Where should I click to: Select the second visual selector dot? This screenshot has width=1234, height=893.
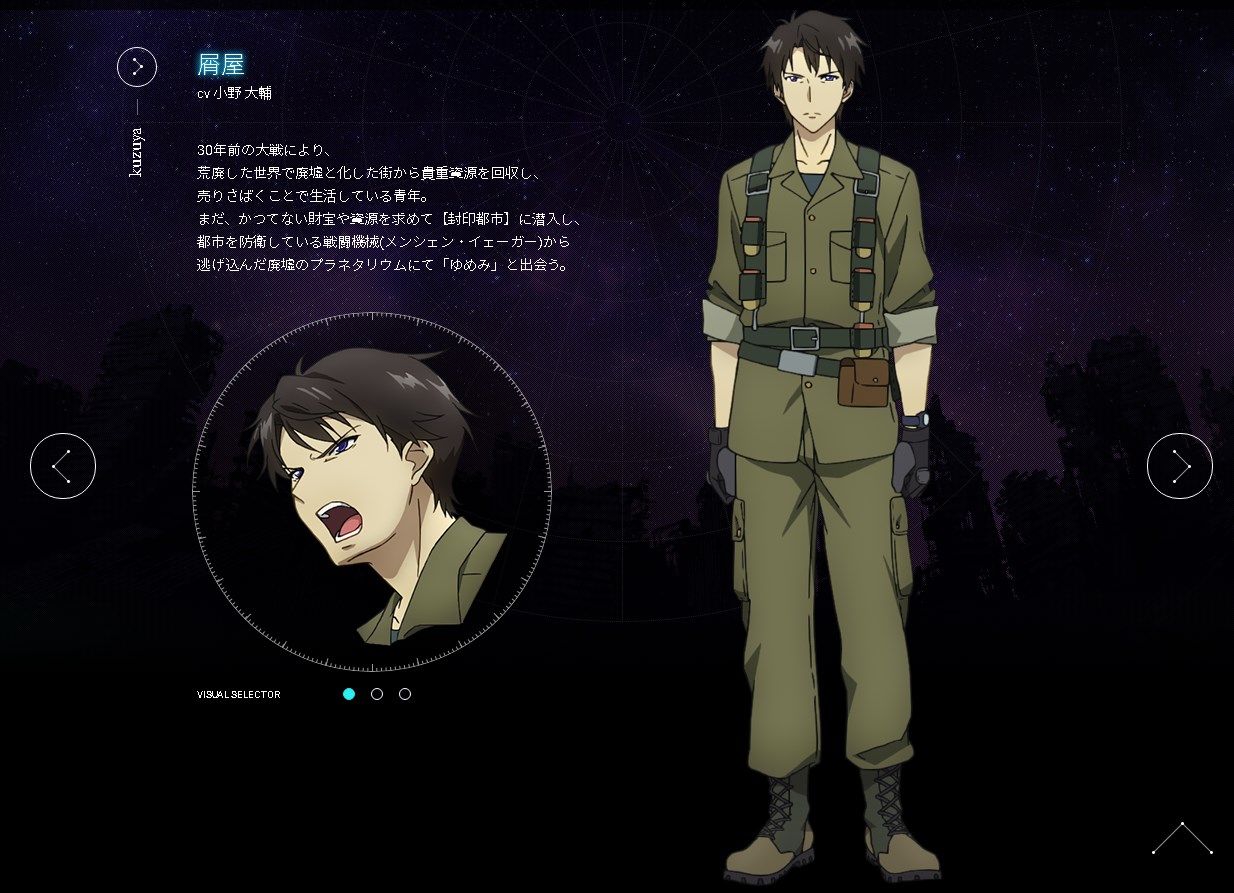(x=377, y=694)
